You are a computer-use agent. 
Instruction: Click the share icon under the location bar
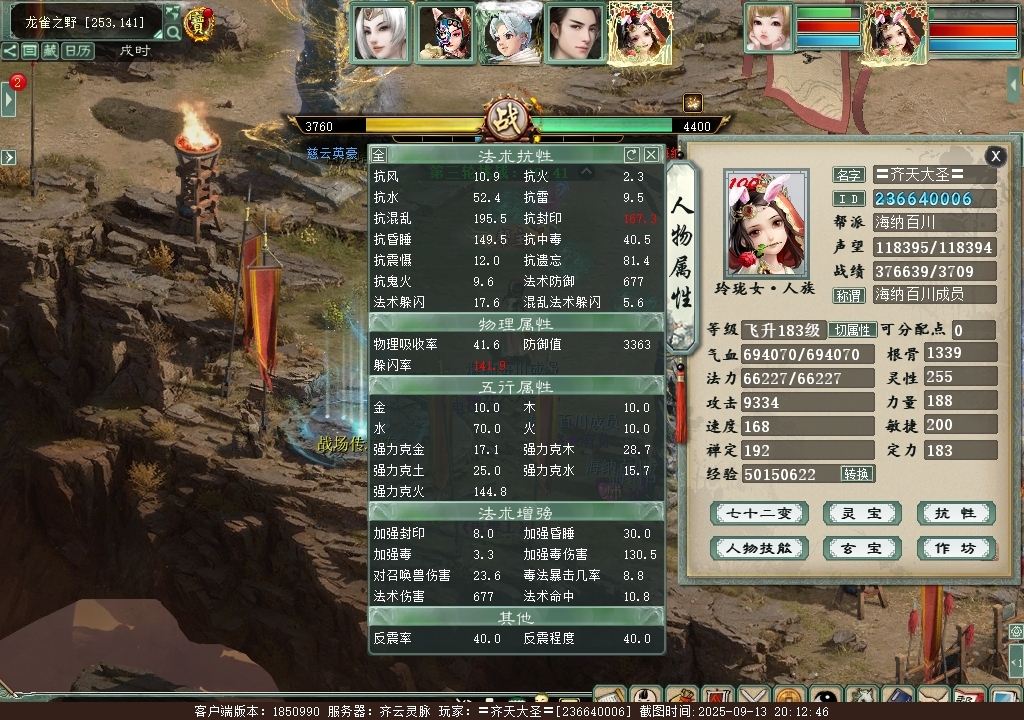9,50
